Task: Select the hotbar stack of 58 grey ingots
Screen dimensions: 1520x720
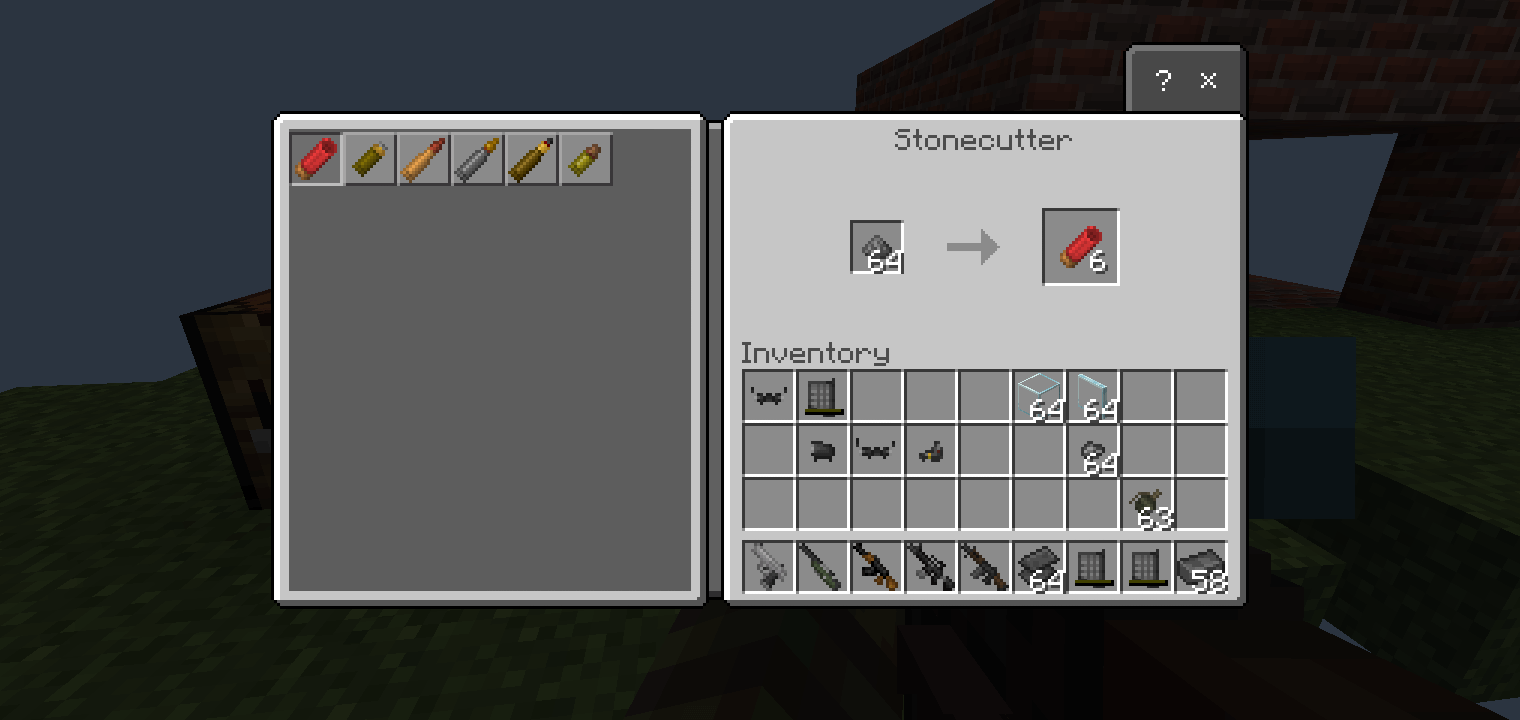Action: pyautogui.click(x=1201, y=567)
